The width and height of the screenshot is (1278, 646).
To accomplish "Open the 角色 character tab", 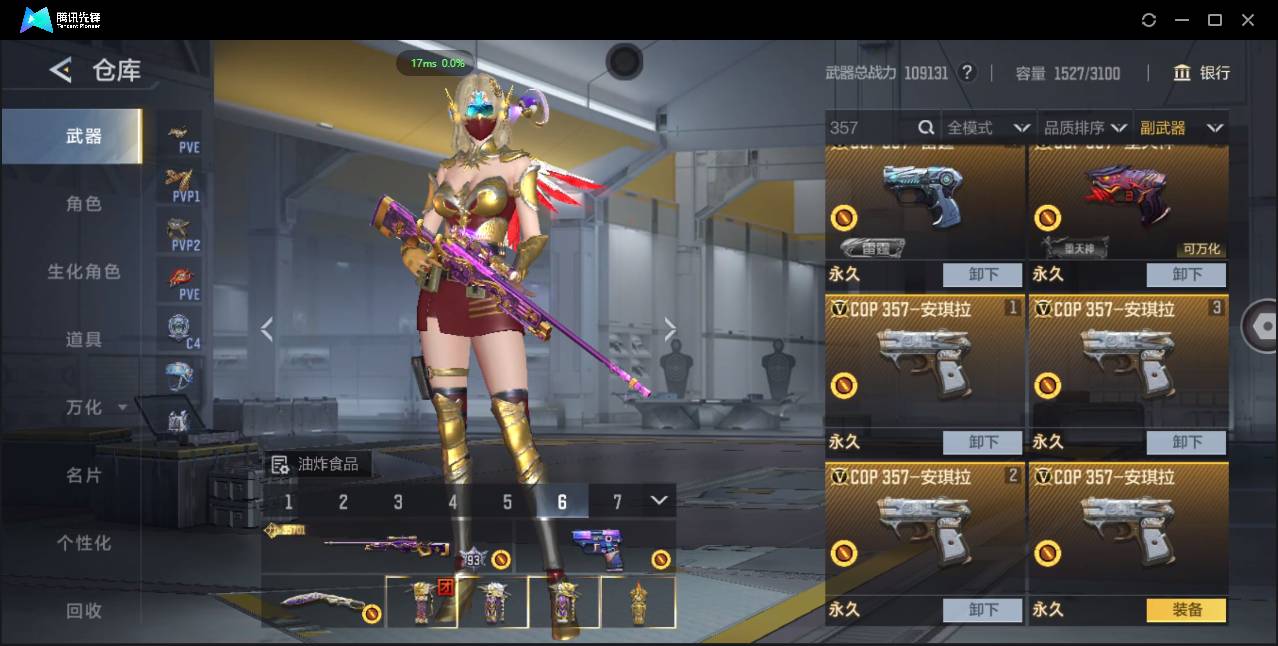I will (83, 204).
